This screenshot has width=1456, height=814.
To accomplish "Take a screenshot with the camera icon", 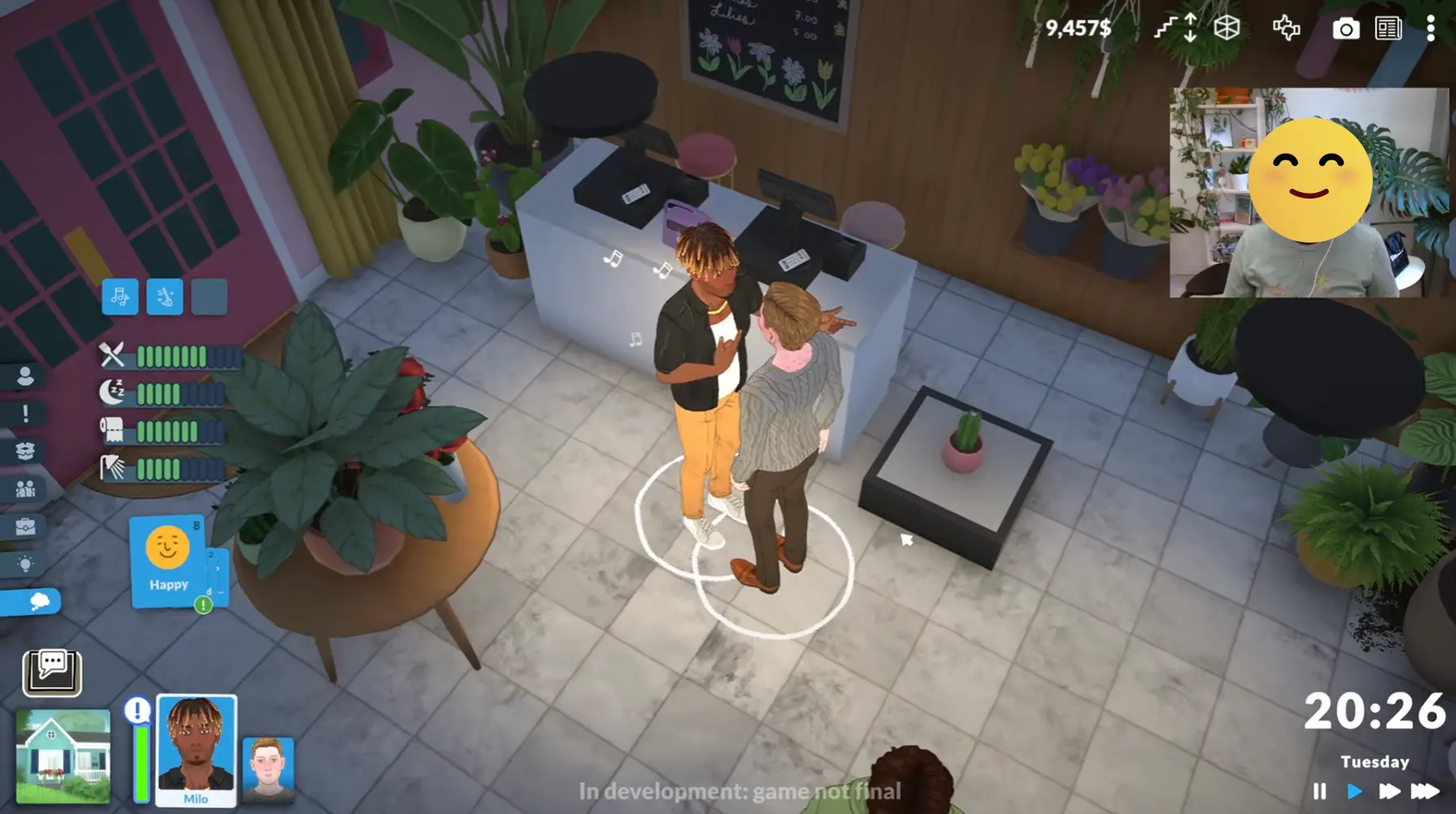I will point(1346,28).
